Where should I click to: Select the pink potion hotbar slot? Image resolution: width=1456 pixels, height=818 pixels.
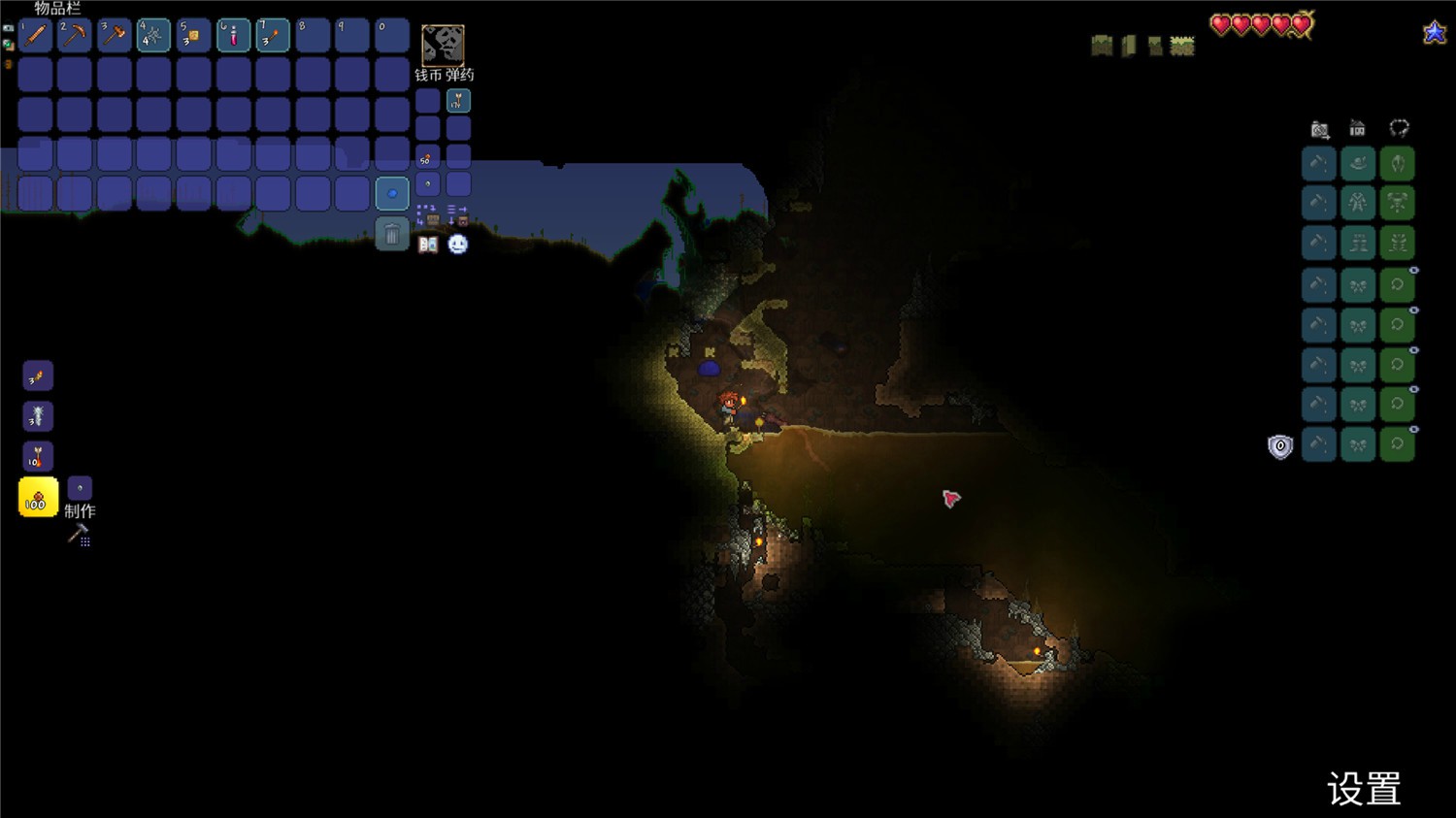233,35
